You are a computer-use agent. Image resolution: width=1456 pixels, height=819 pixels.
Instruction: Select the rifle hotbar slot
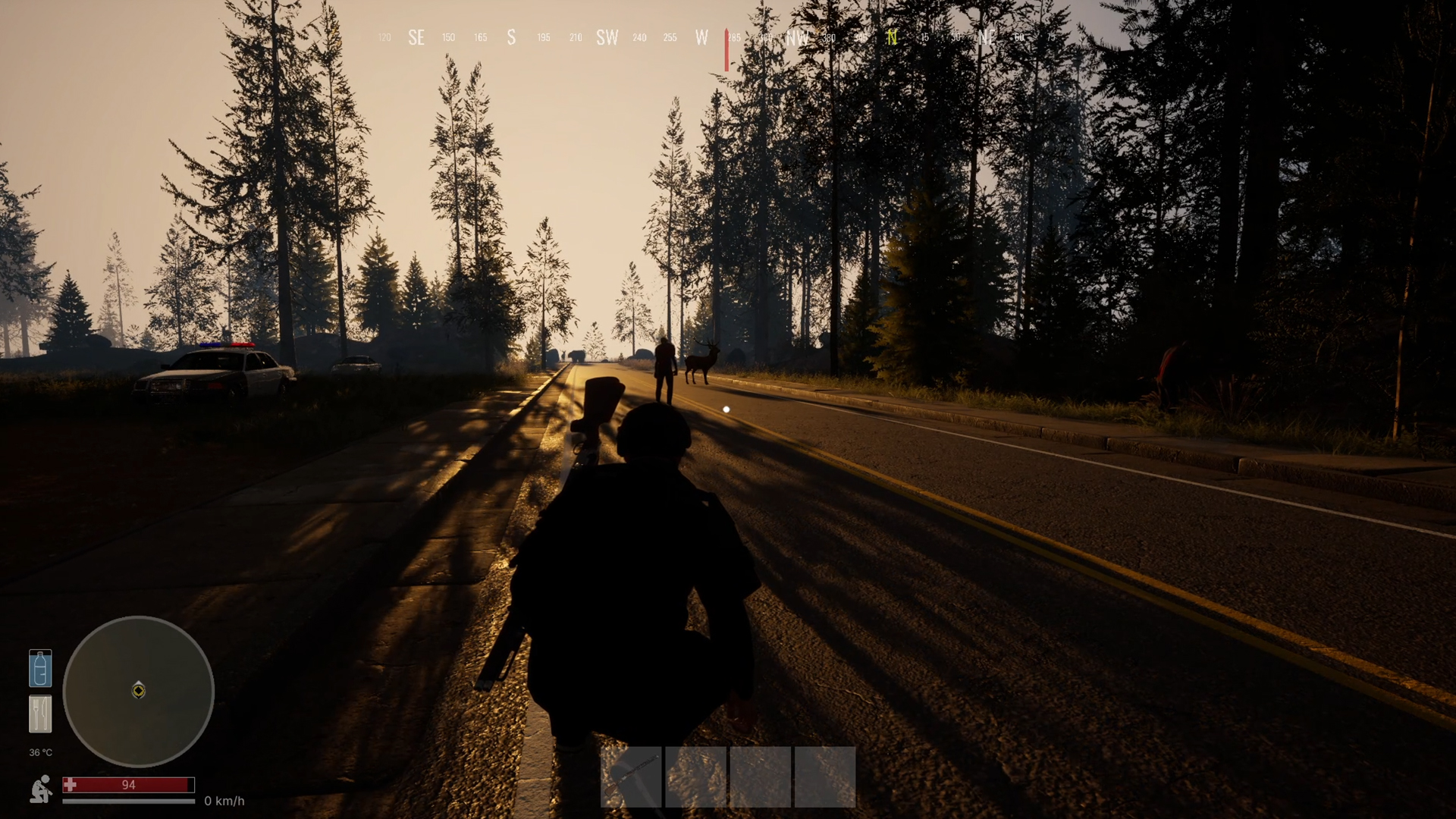tap(631, 777)
